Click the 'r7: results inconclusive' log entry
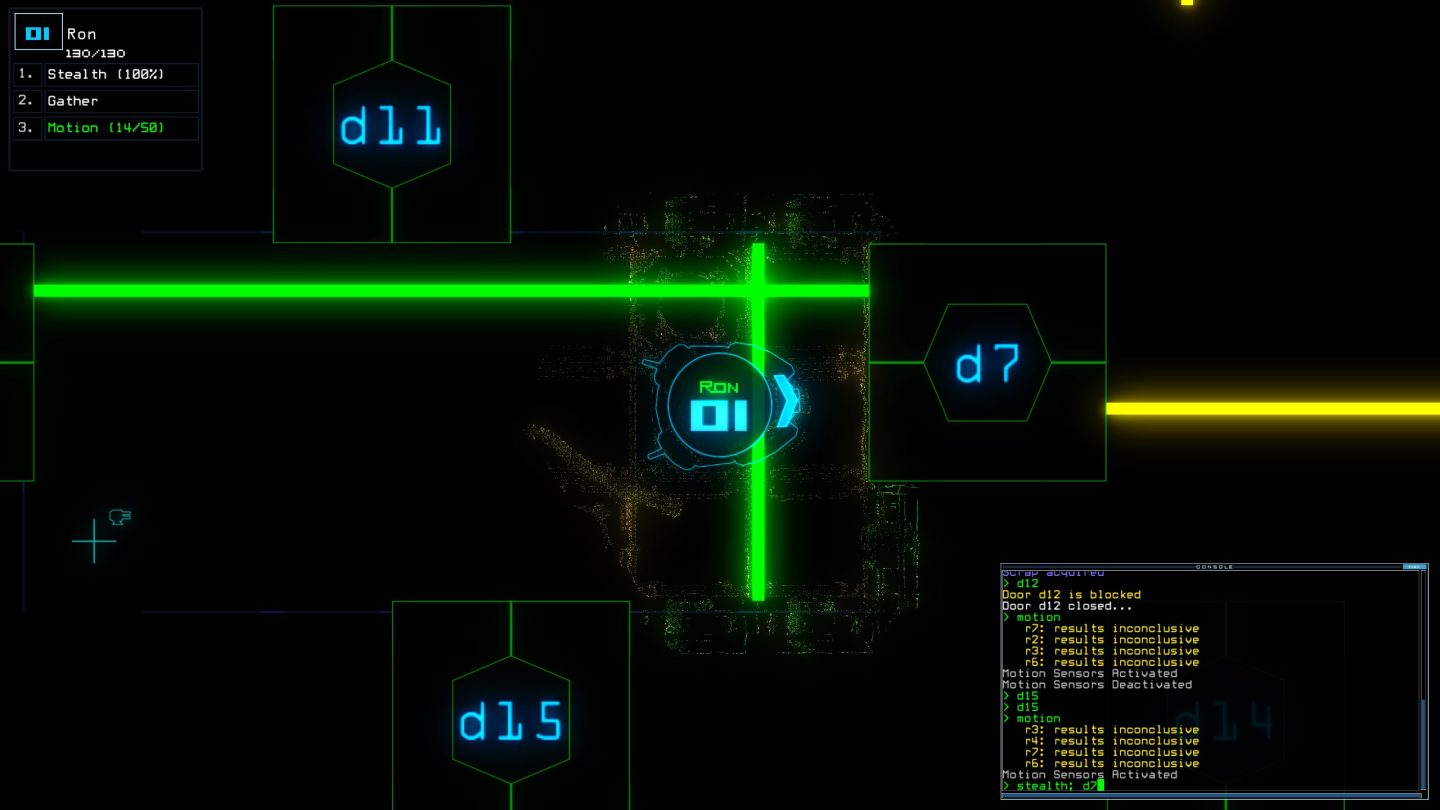Screen dimensions: 1440x810 (x=1112, y=628)
